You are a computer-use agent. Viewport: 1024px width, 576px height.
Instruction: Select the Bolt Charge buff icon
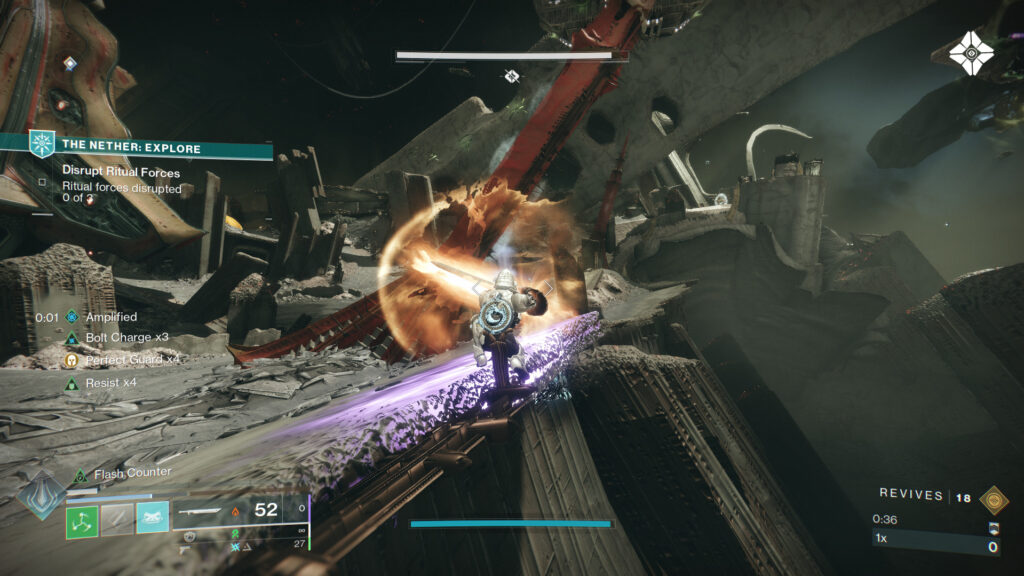pyautogui.click(x=71, y=338)
